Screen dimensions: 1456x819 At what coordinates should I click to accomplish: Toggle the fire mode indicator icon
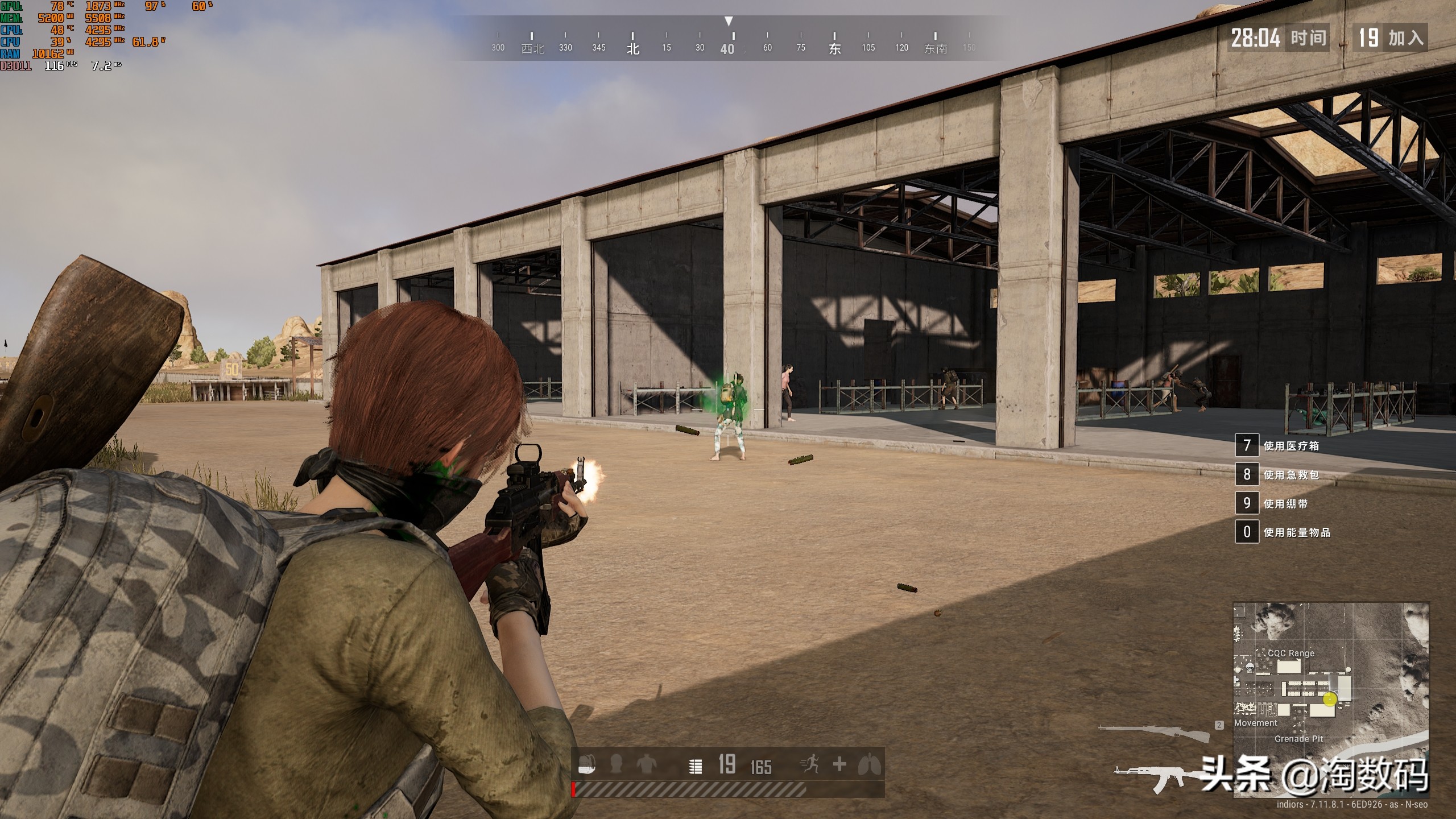(x=695, y=767)
